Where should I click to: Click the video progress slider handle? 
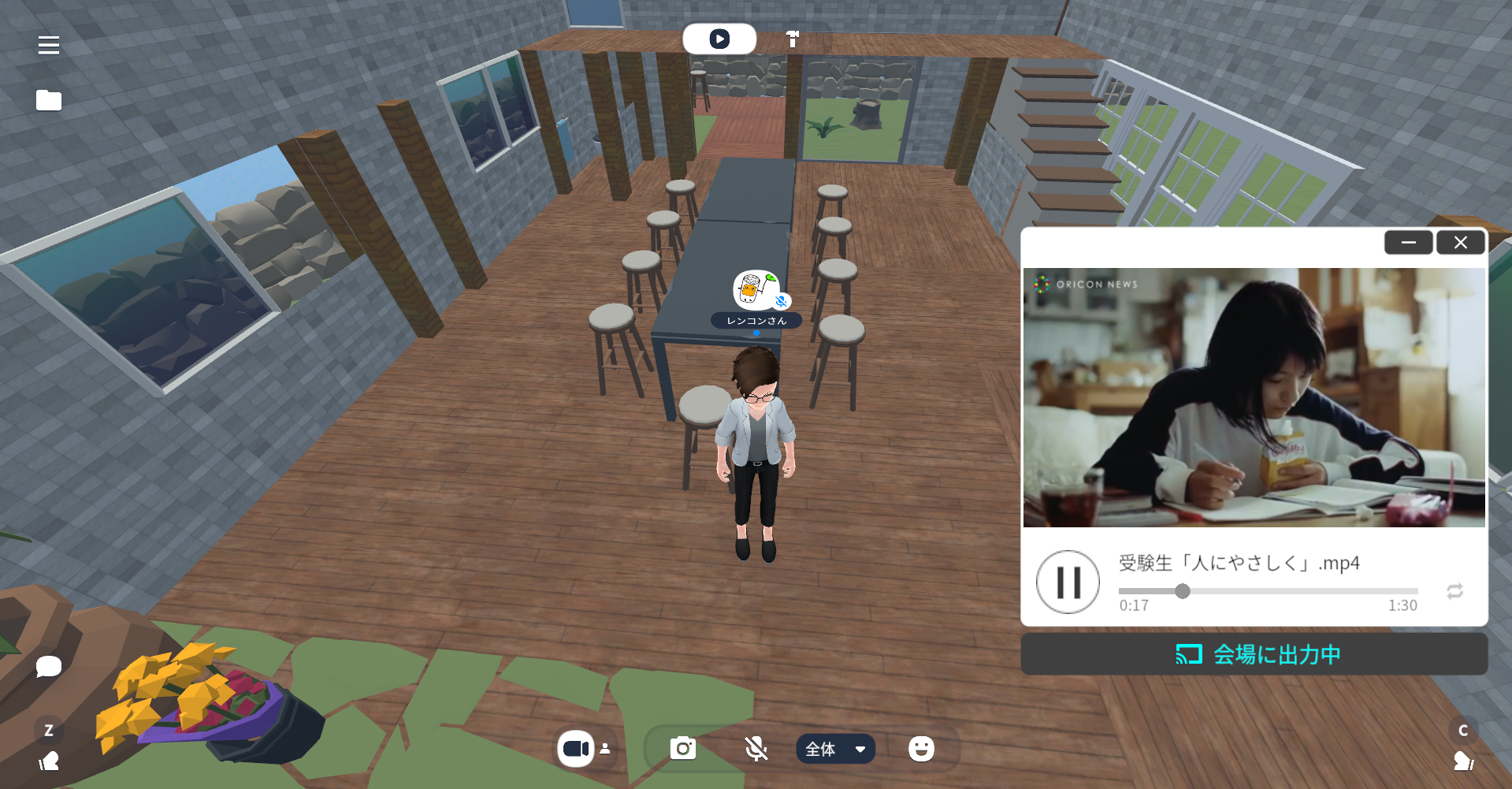(x=1183, y=591)
